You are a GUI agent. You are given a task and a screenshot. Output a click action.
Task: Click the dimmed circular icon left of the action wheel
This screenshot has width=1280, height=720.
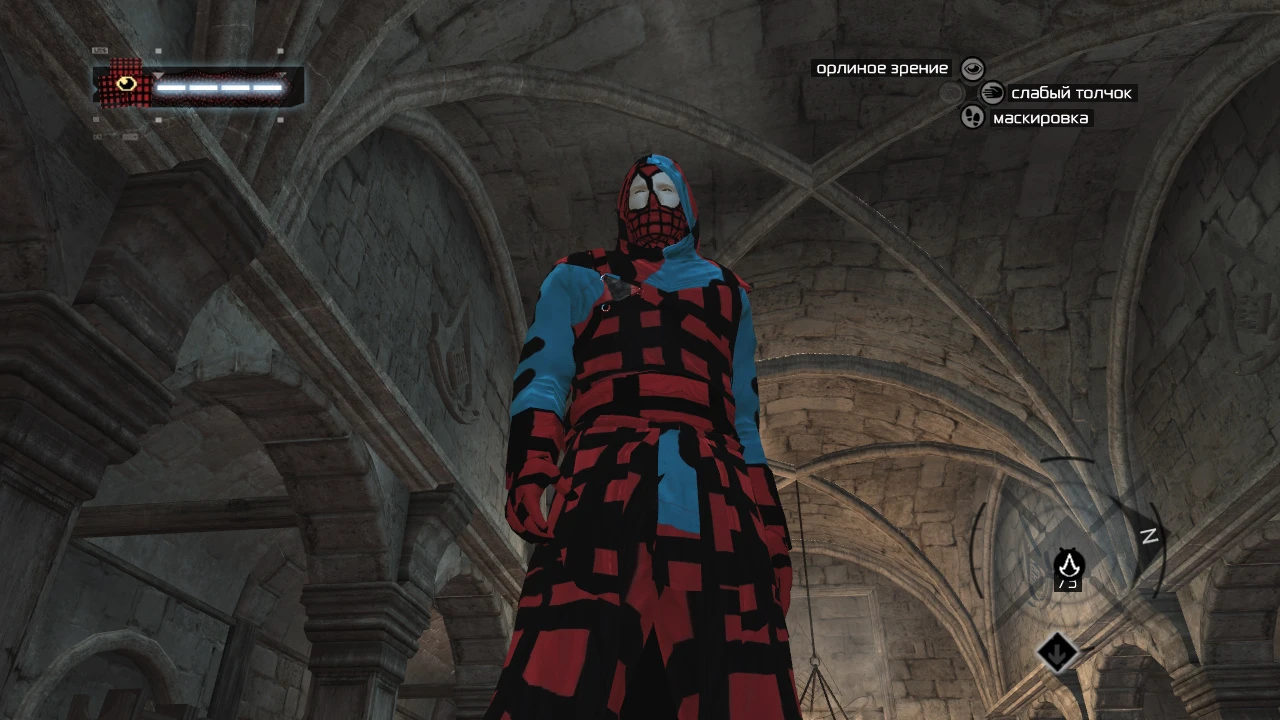[949, 91]
